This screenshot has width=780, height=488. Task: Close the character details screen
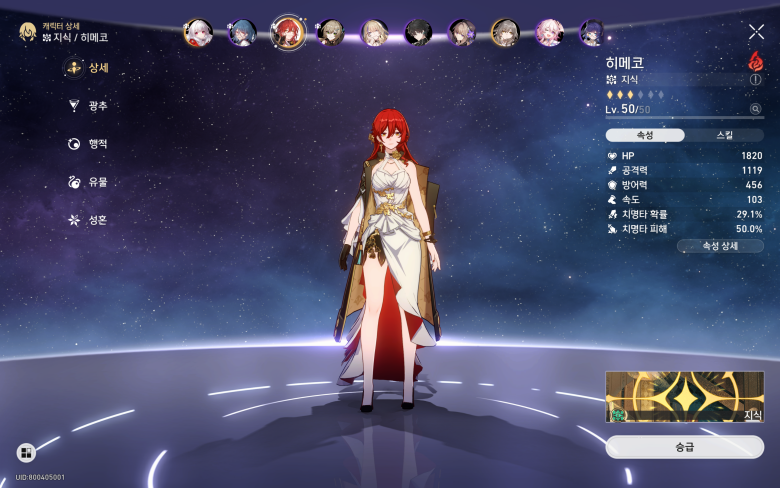(756, 32)
